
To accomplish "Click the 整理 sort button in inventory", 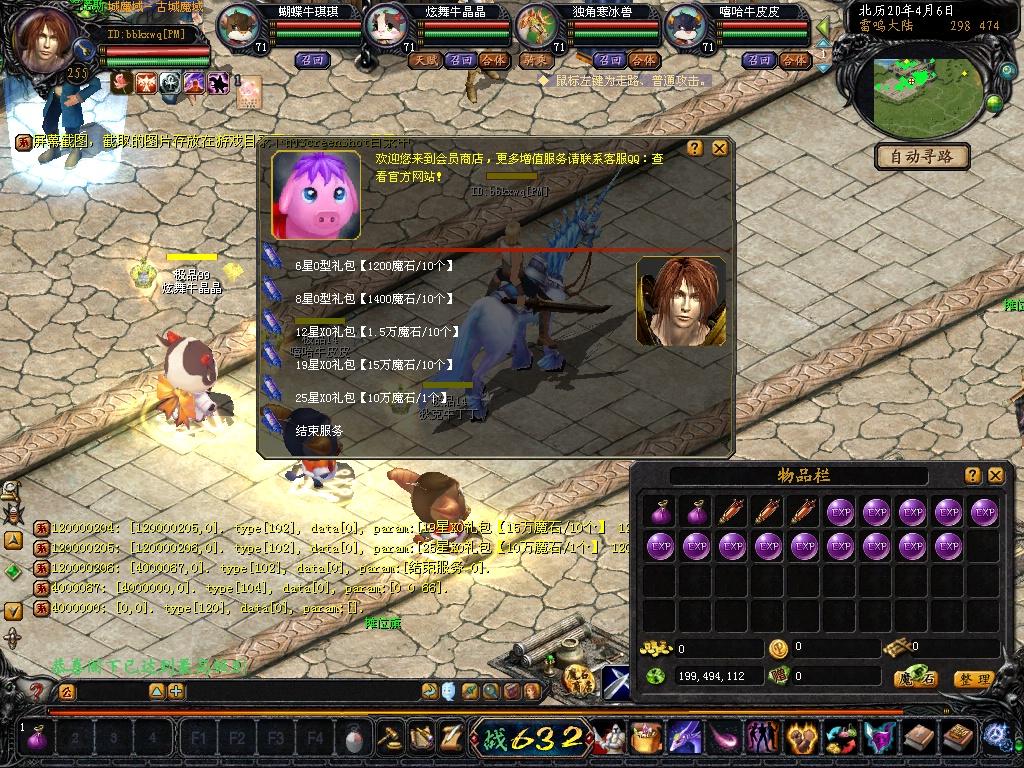I will click(973, 679).
